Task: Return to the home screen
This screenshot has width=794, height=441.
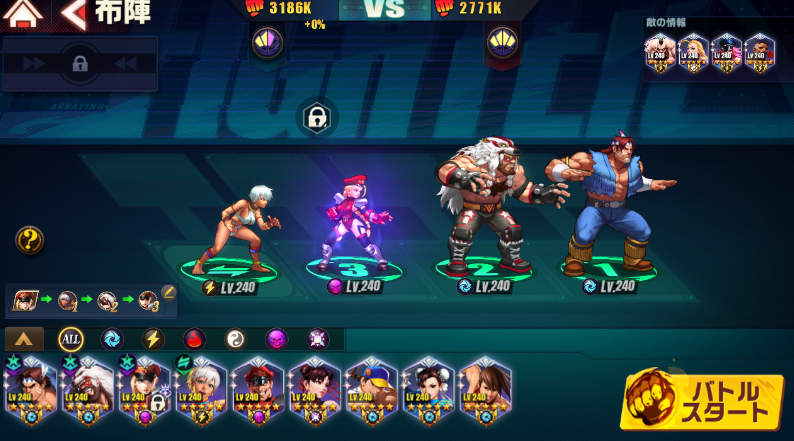Action: (24, 14)
